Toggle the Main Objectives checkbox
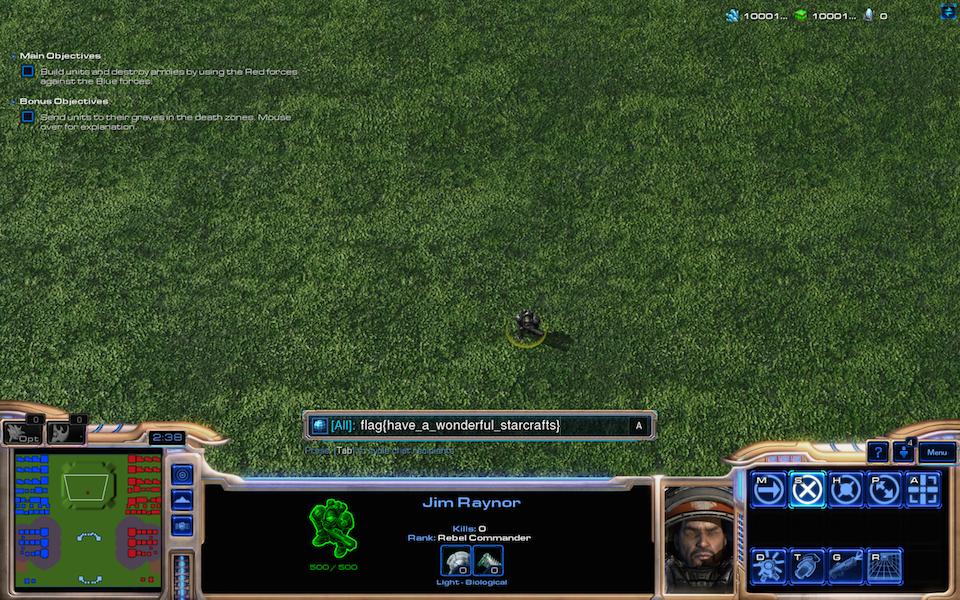The height and width of the screenshot is (600, 960). pyautogui.click(x=28, y=71)
